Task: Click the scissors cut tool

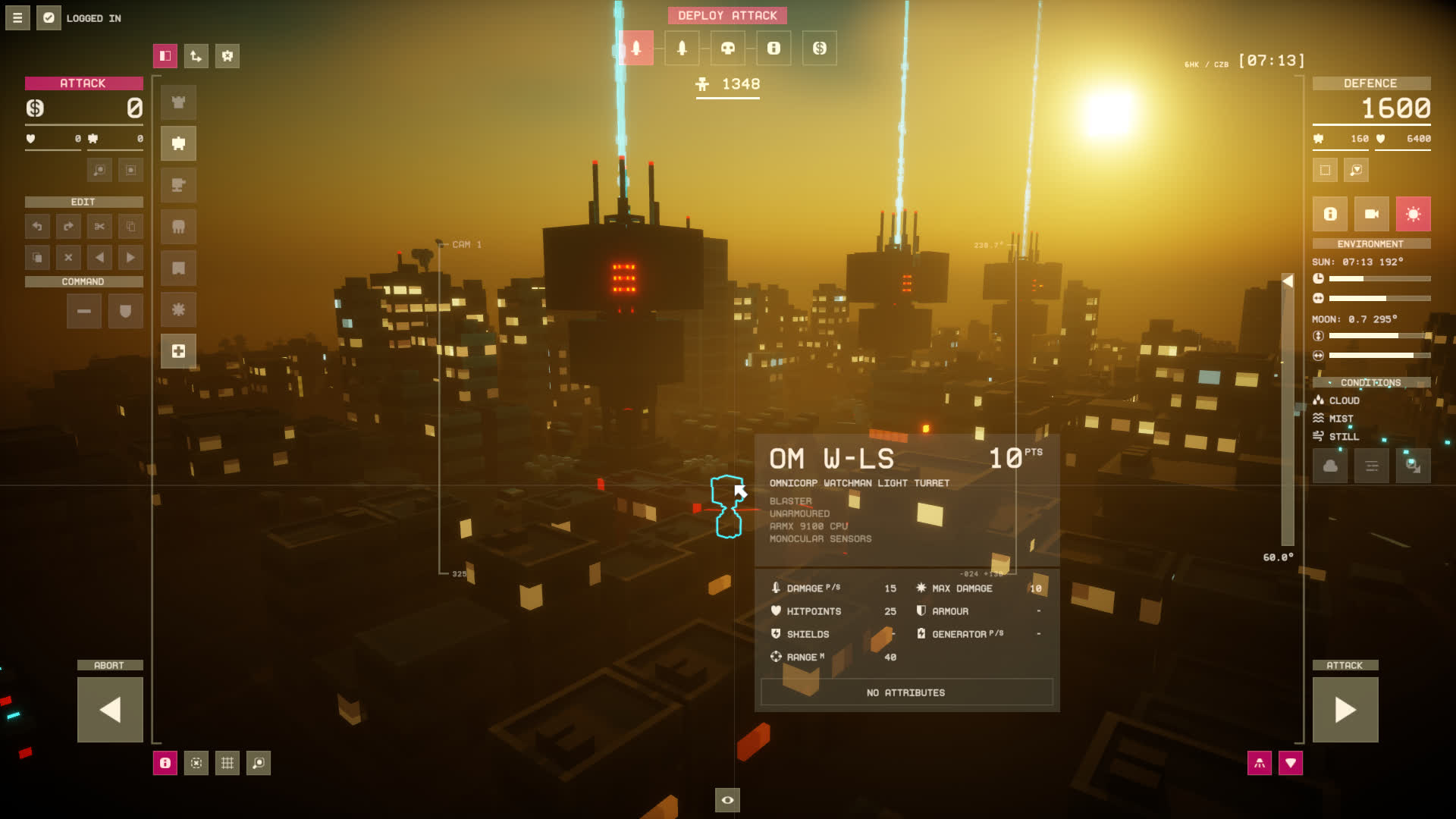Action: [99, 226]
